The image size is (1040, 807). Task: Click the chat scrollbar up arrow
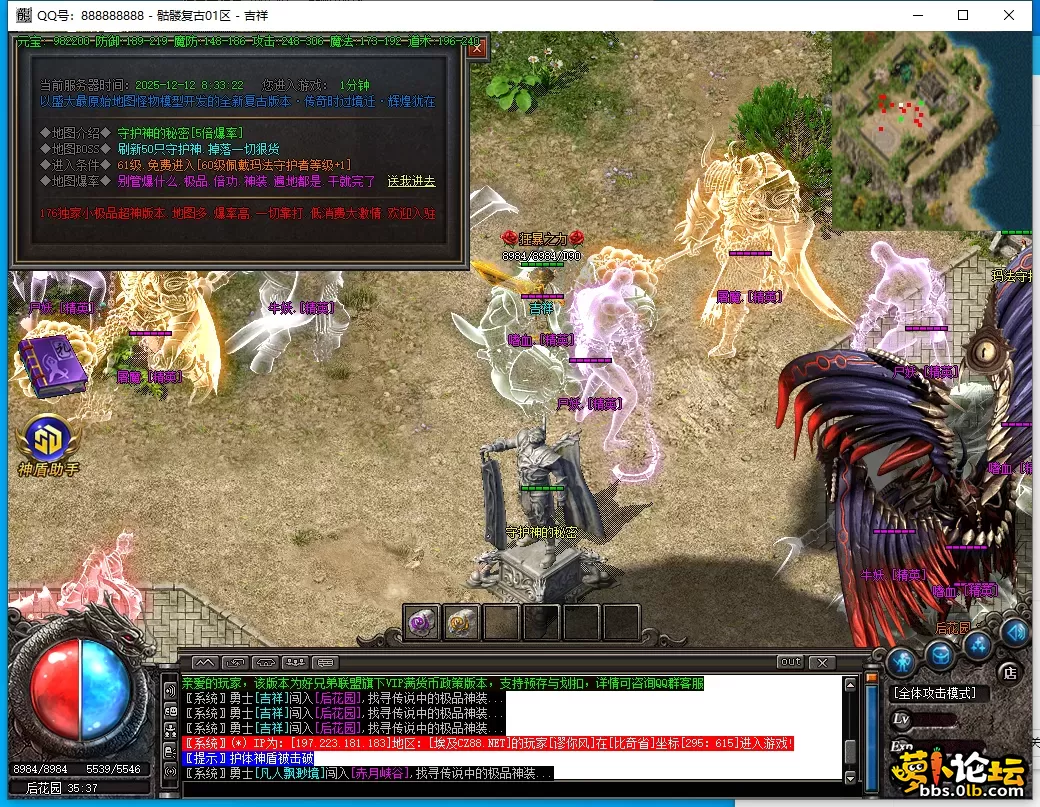[850, 685]
